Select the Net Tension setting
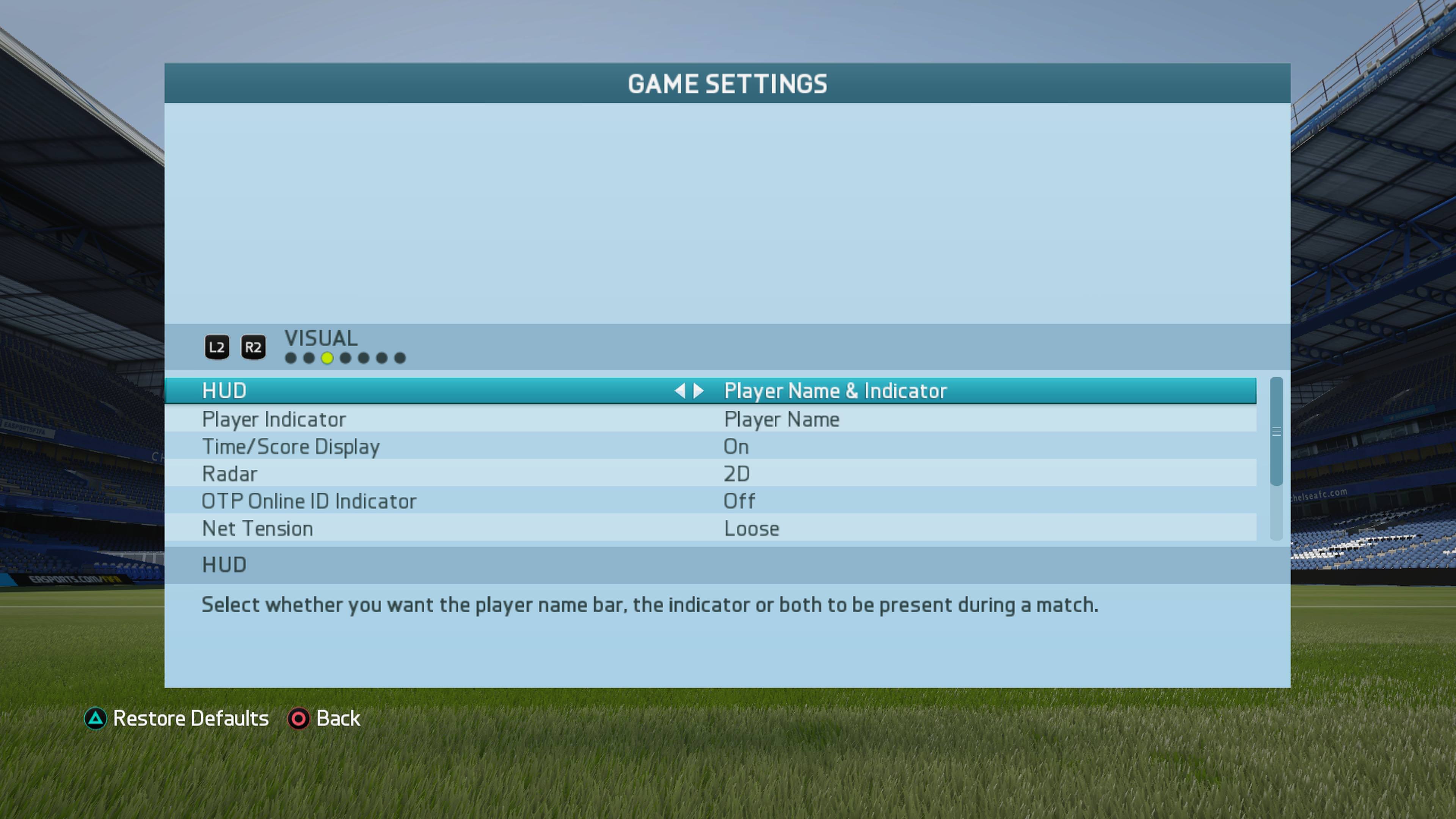1456x819 pixels. point(710,529)
